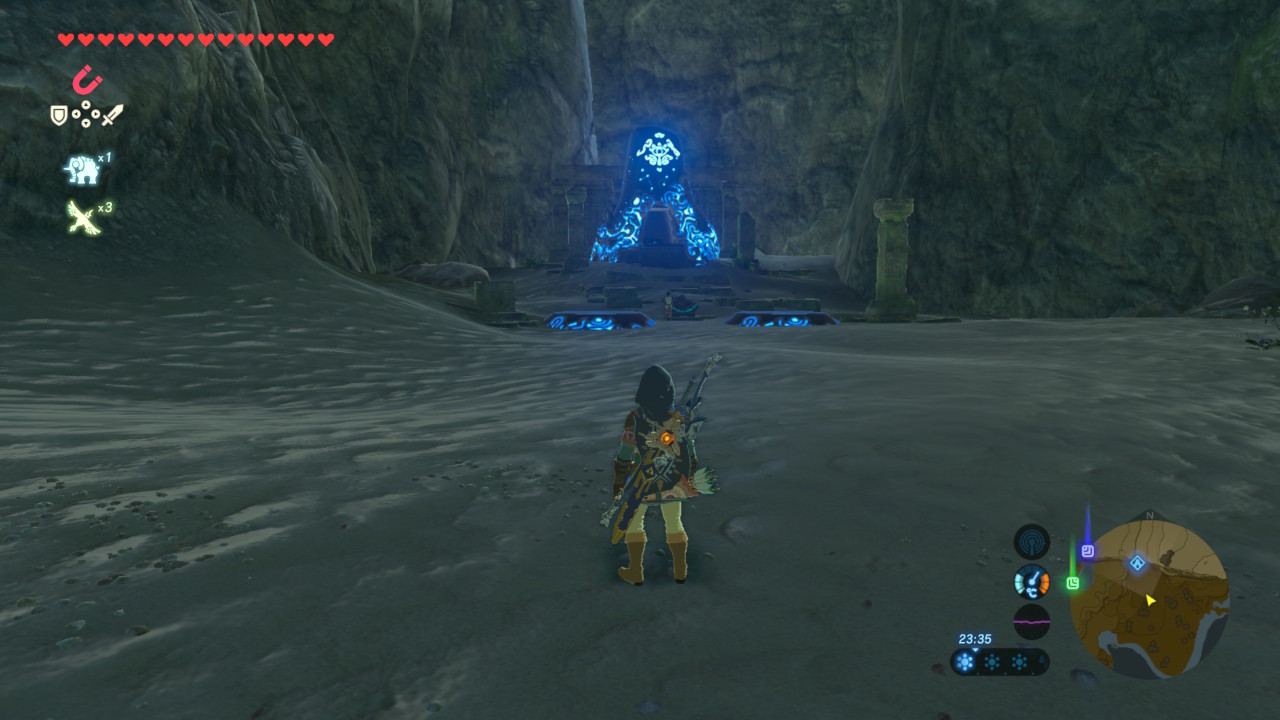Click the Sheikah Sensor signal icon
Screen dimensions: 1280x720
pos(1032,542)
